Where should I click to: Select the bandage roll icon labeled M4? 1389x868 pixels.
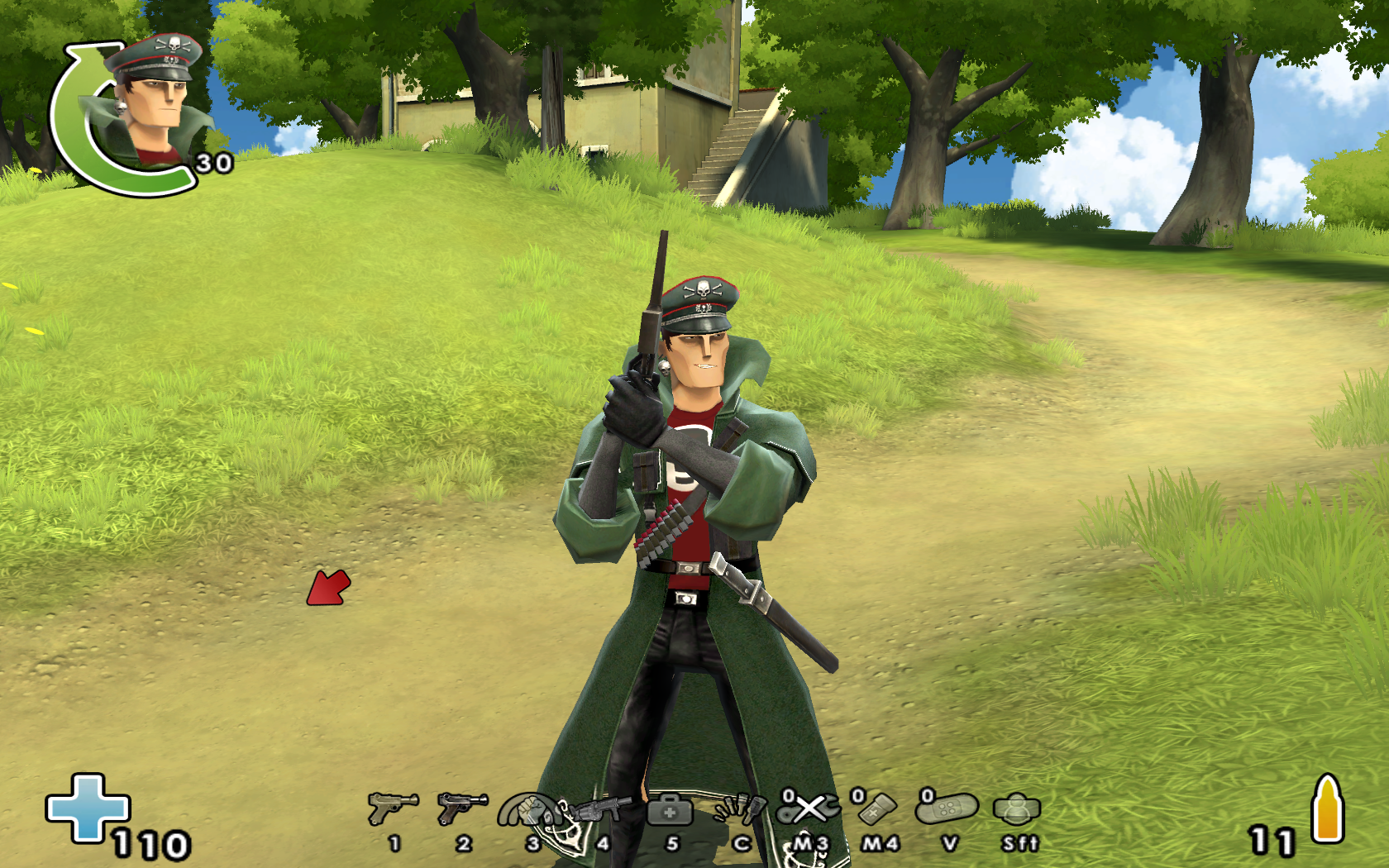[877, 808]
